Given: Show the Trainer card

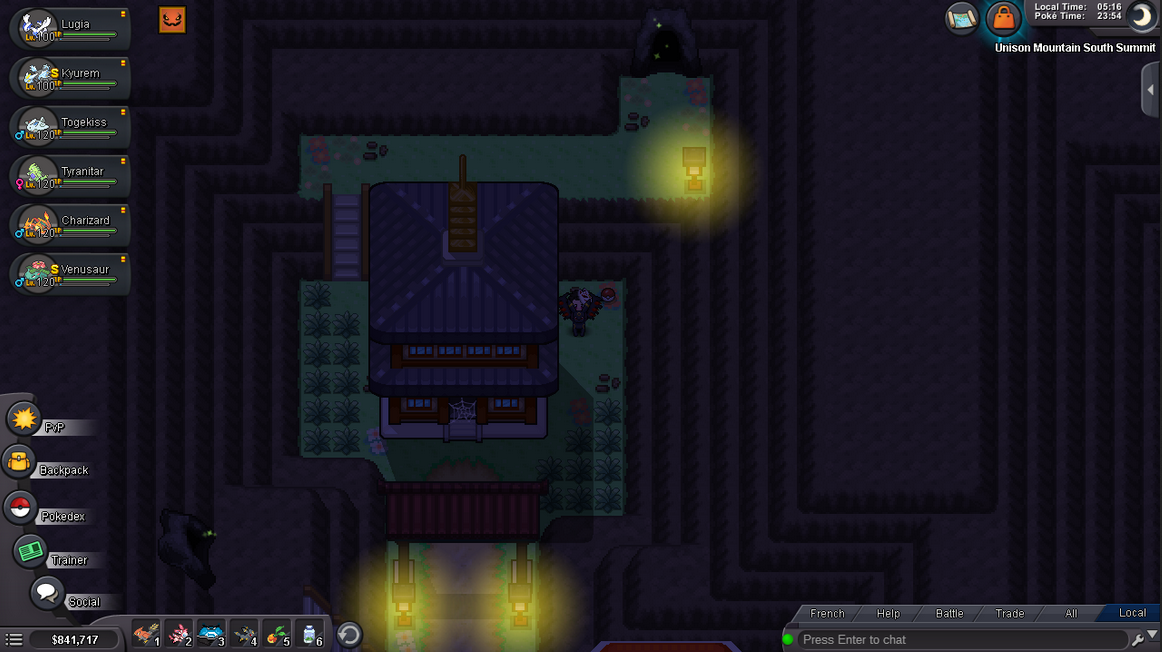Looking at the screenshot, I should (x=30, y=552).
